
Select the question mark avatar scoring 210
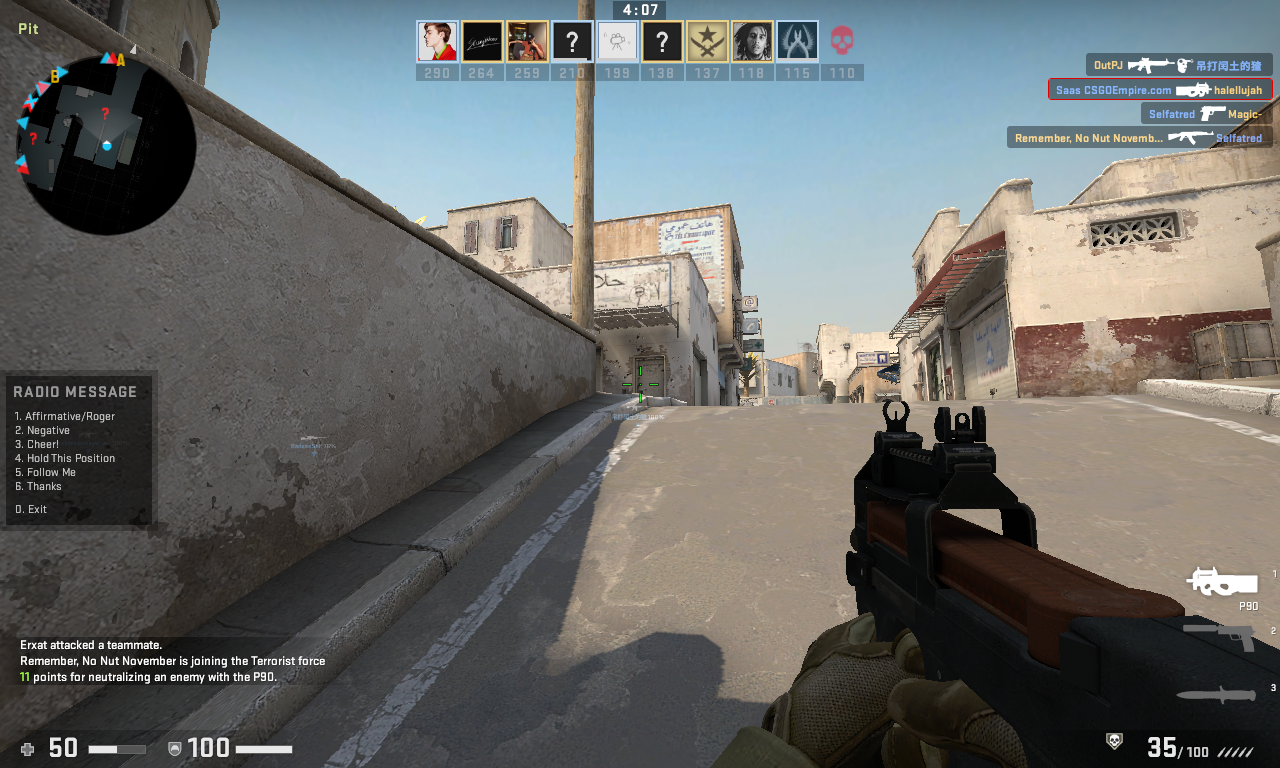(x=572, y=42)
